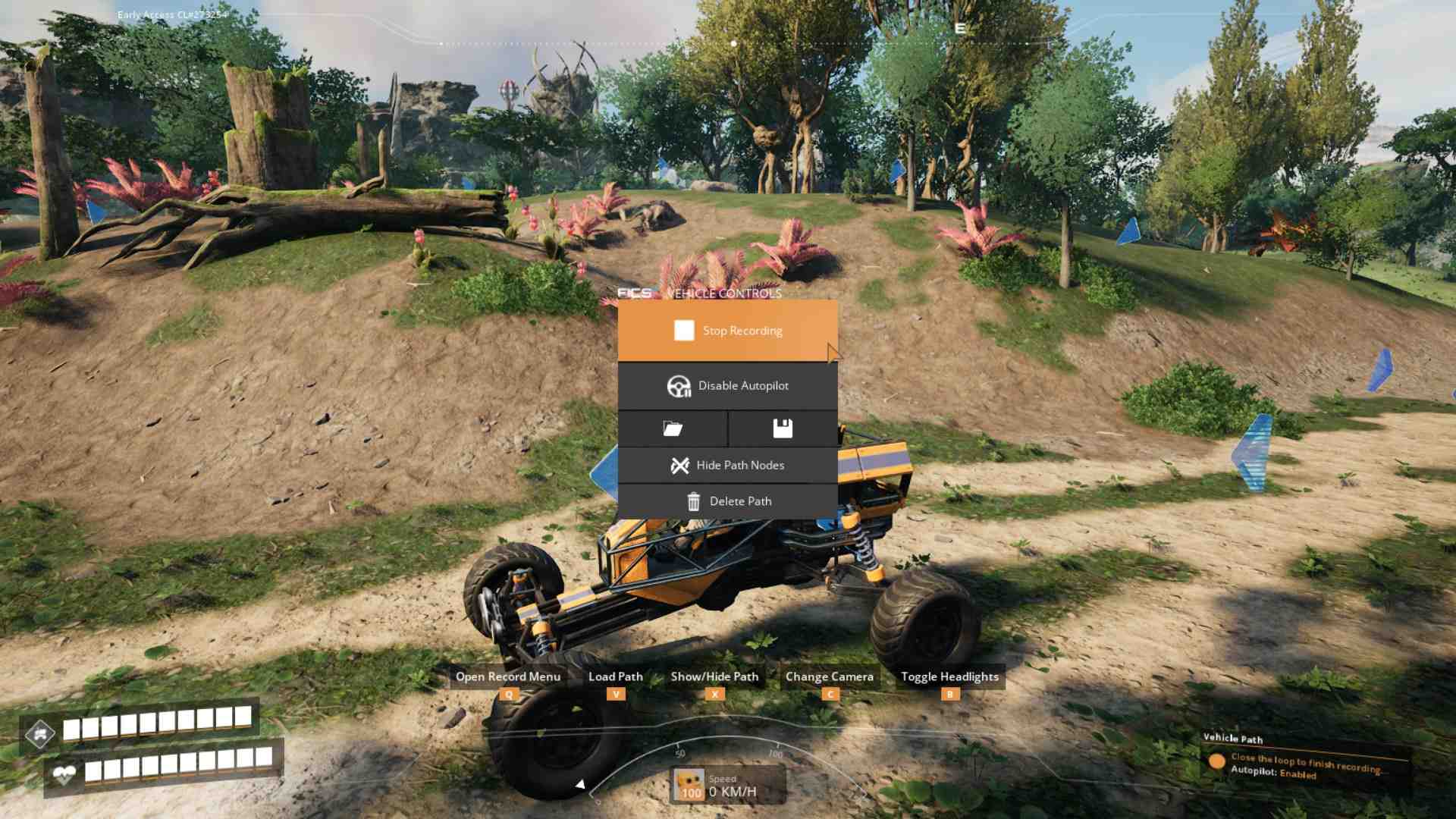
Task: Click the trash can icon for Delete Path
Action: click(x=694, y=500)
